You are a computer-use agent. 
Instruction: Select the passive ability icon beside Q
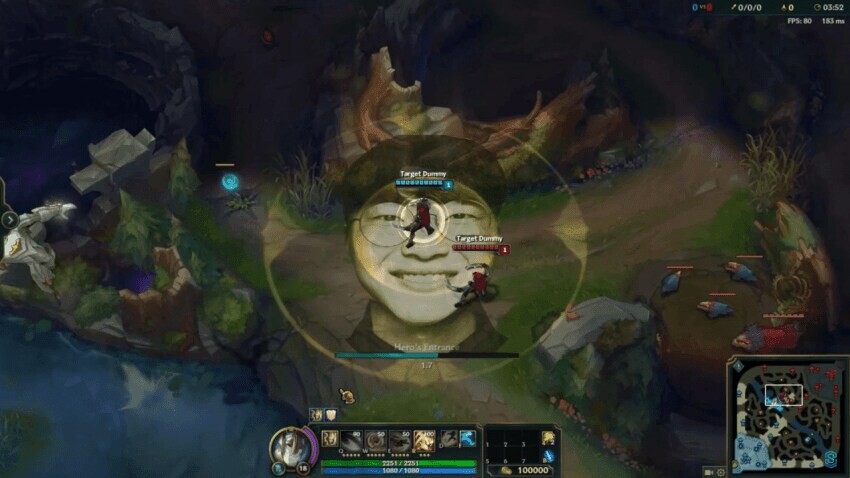pyautogui.click(x=330, y=437)
